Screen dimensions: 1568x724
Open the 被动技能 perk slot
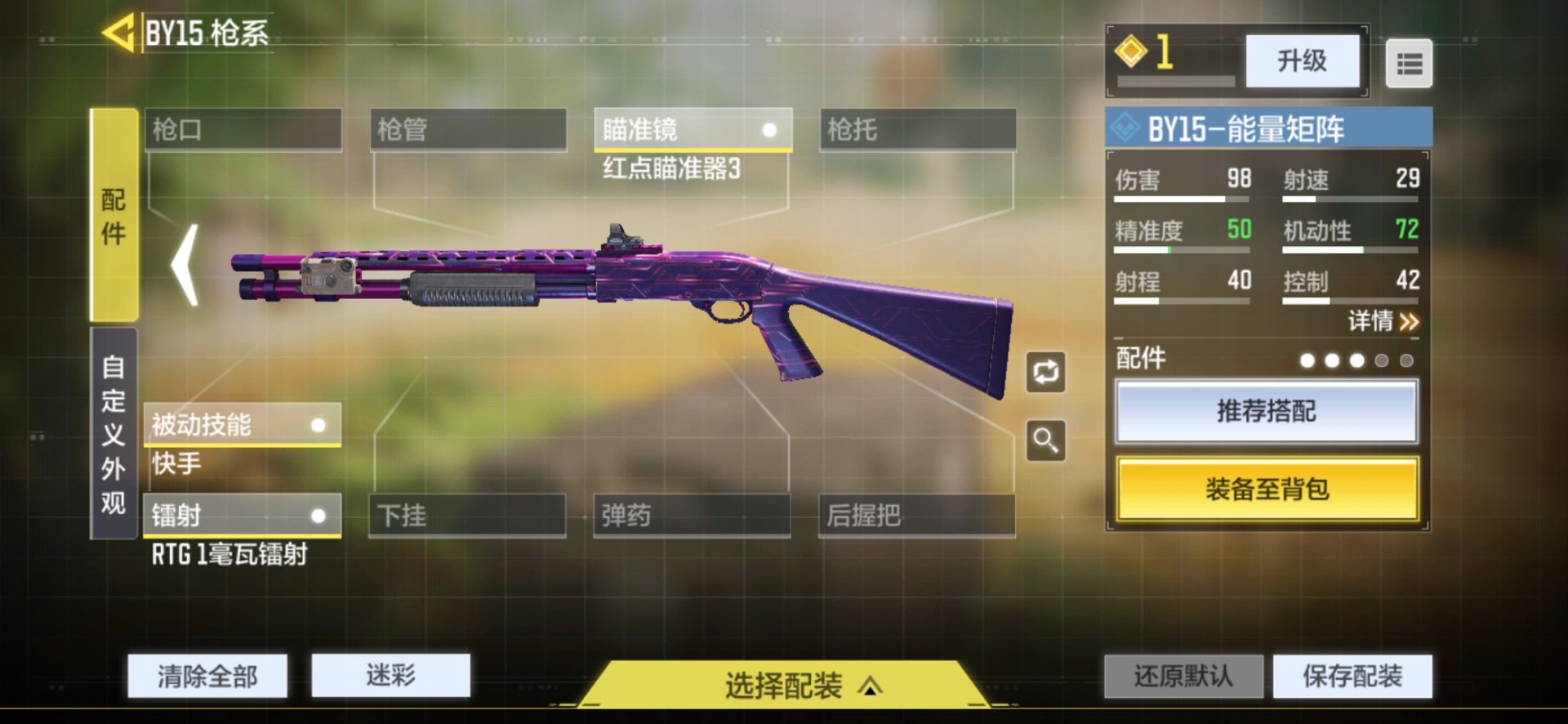click(242, 425)
